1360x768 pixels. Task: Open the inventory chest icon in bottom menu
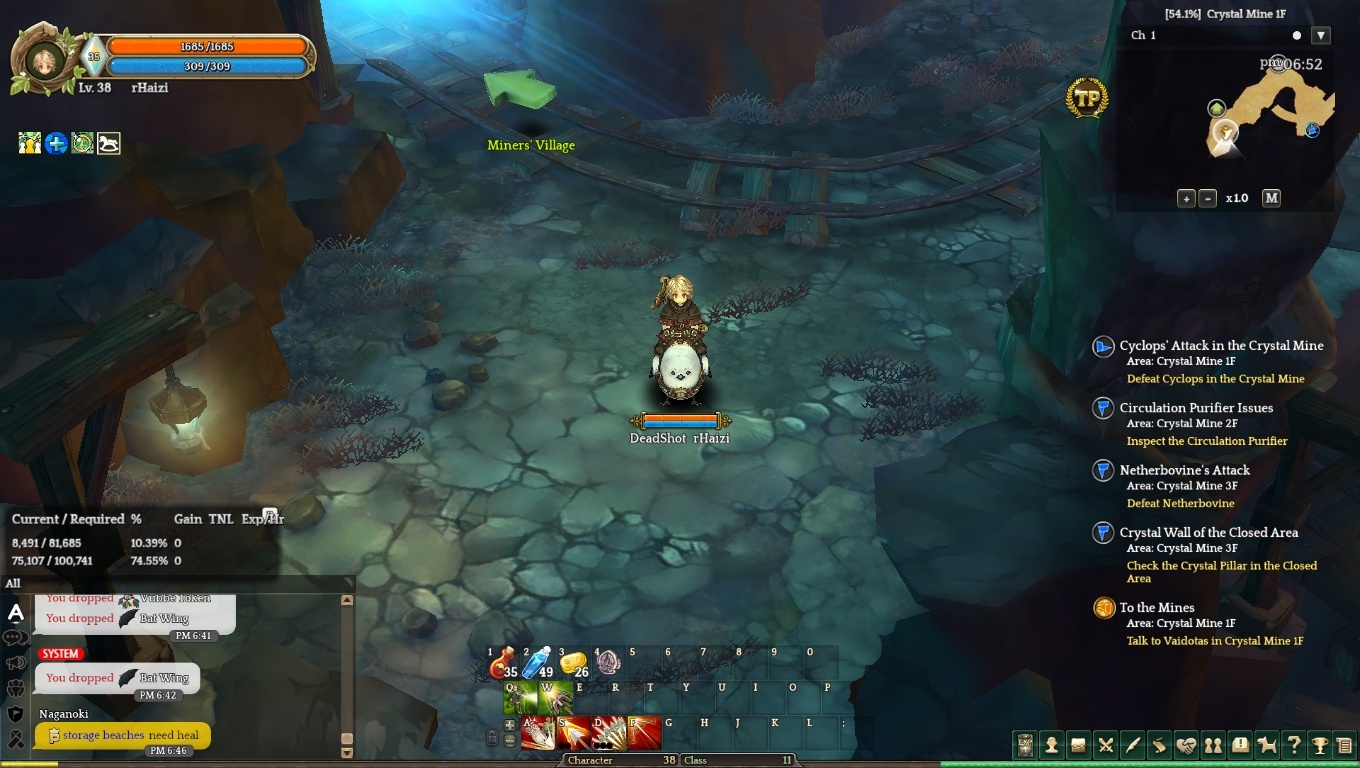(1078, 745)
